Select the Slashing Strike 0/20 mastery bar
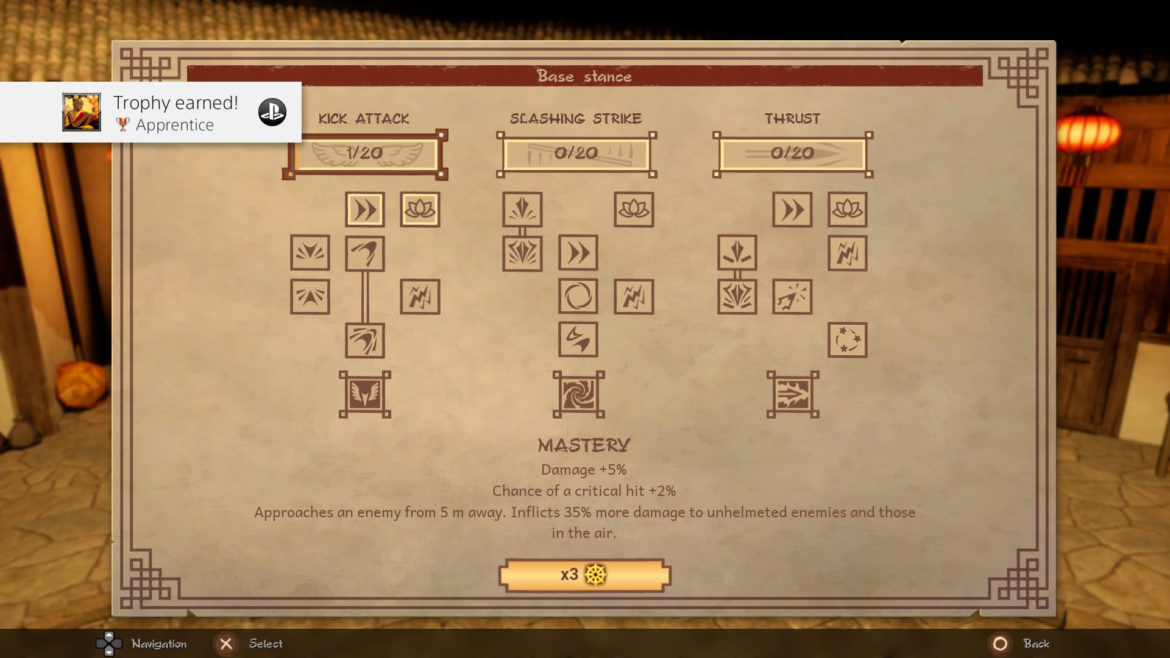The width and height of the screenshot is (1170, 658). pos(576,155)
